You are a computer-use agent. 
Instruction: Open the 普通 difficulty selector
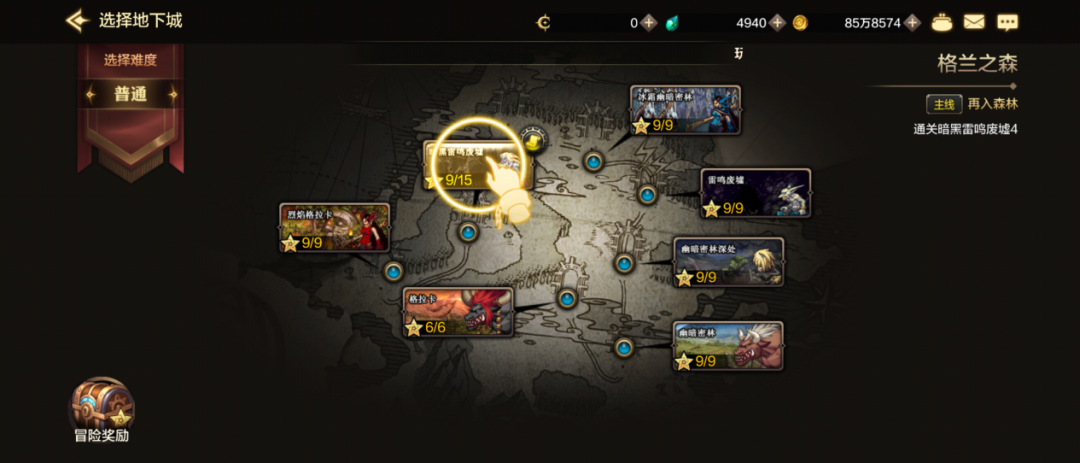(131, 95)
